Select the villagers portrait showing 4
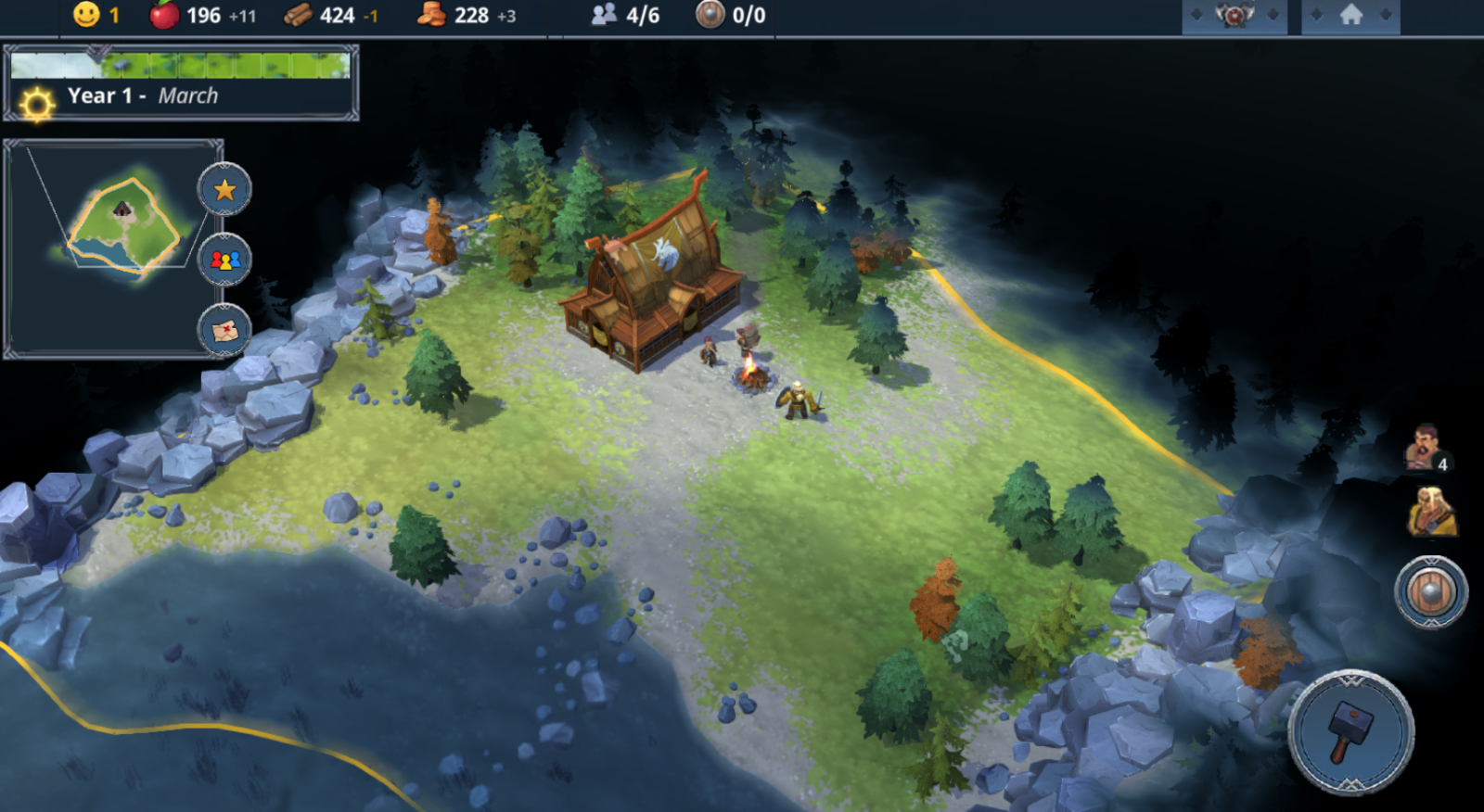This screenshot has width=1484, height=812. (1426, 448)
